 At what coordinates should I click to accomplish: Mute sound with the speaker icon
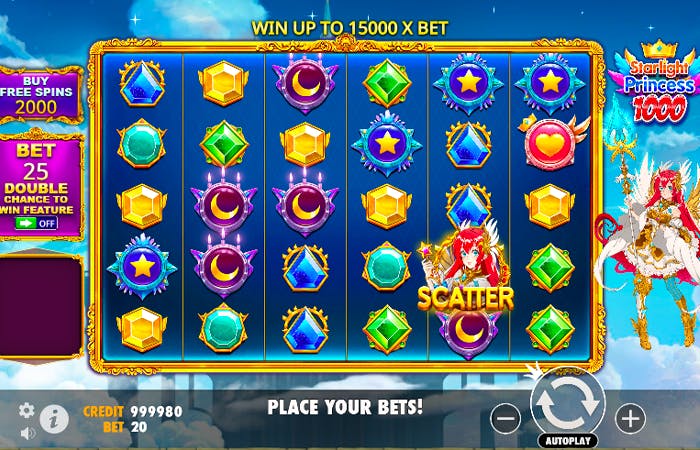tap(27, 433)
